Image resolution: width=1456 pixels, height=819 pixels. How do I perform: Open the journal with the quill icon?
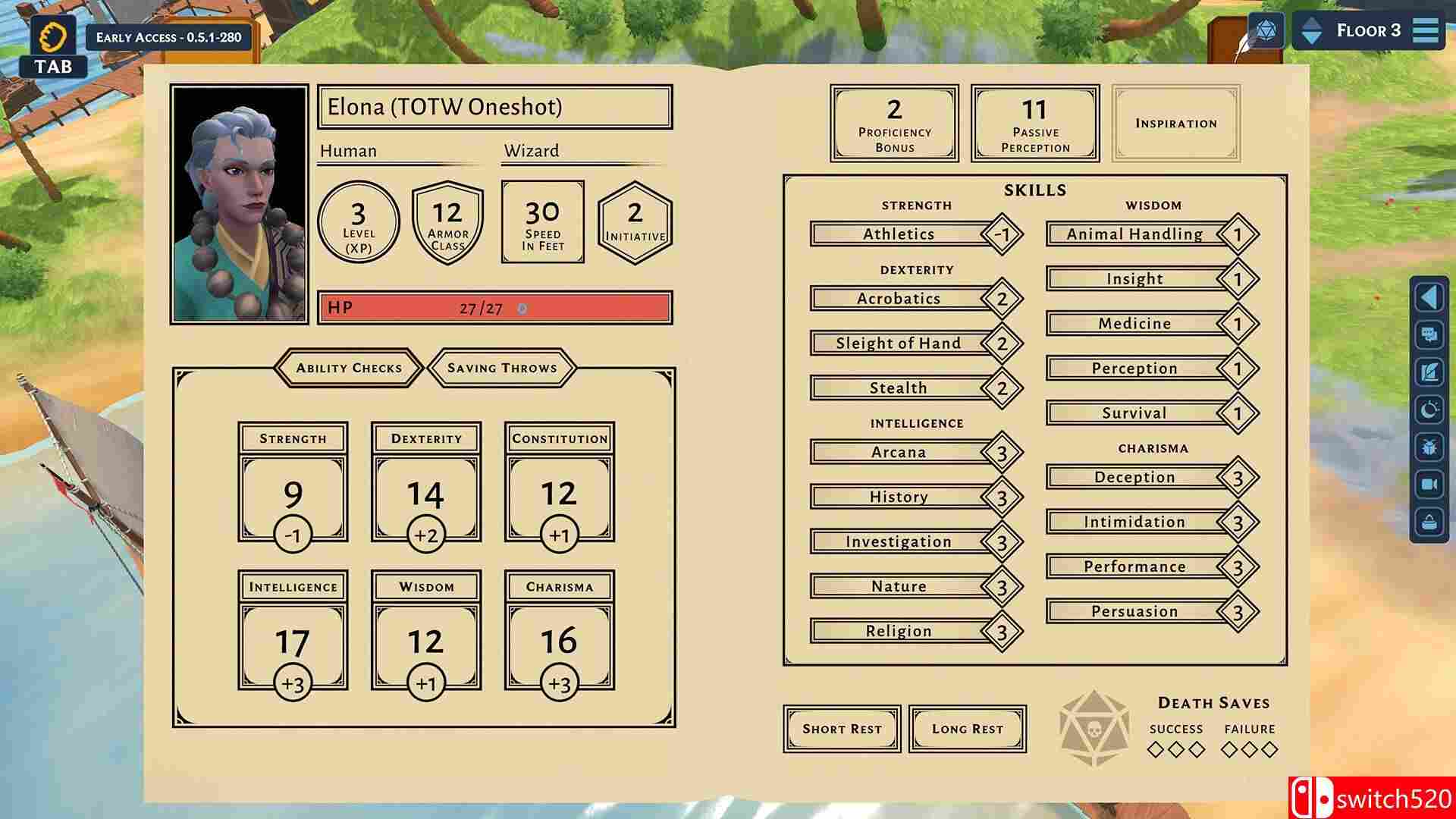pyautogui.click(x=1430, y=371)
